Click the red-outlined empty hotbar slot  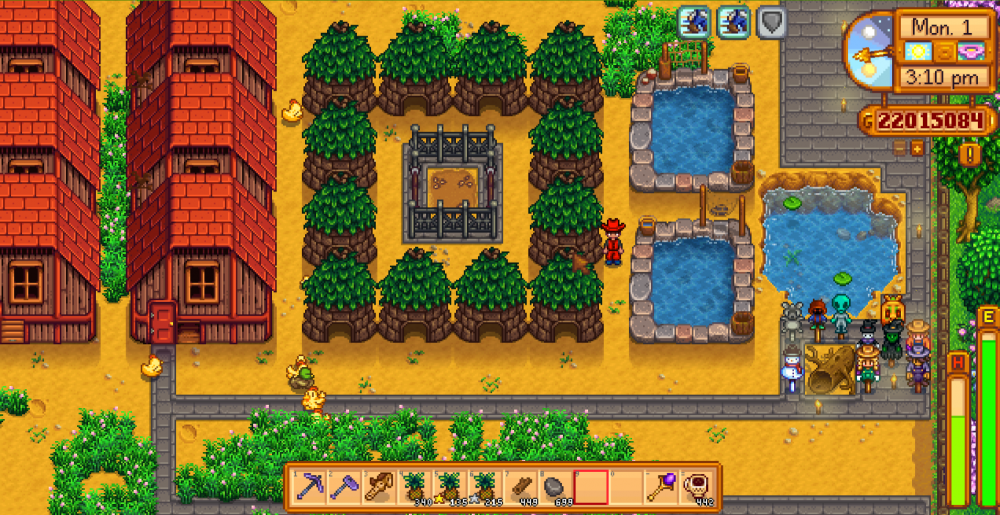[591, 488]
